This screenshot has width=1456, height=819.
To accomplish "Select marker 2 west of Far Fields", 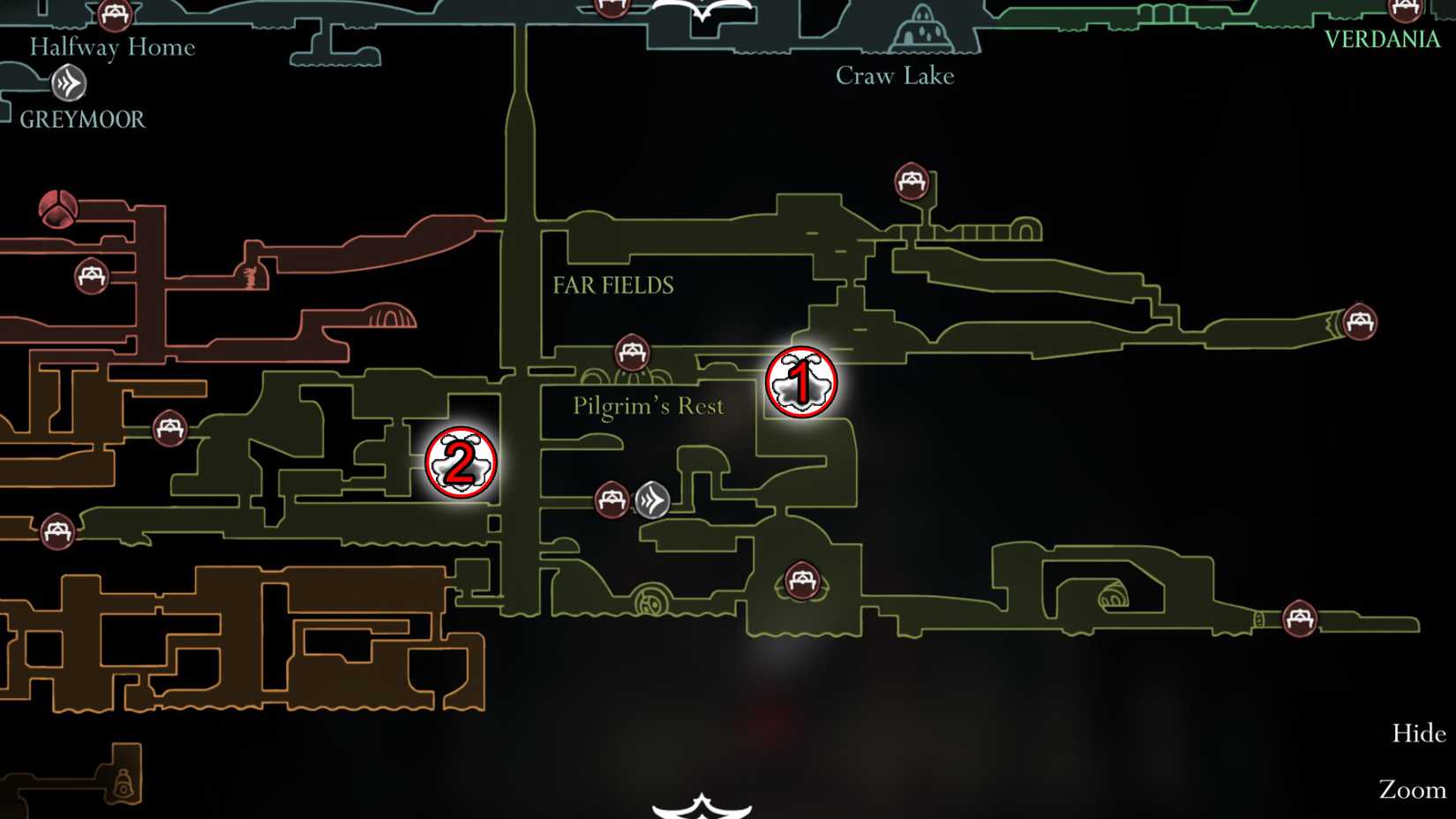I will tap(462, 461).
